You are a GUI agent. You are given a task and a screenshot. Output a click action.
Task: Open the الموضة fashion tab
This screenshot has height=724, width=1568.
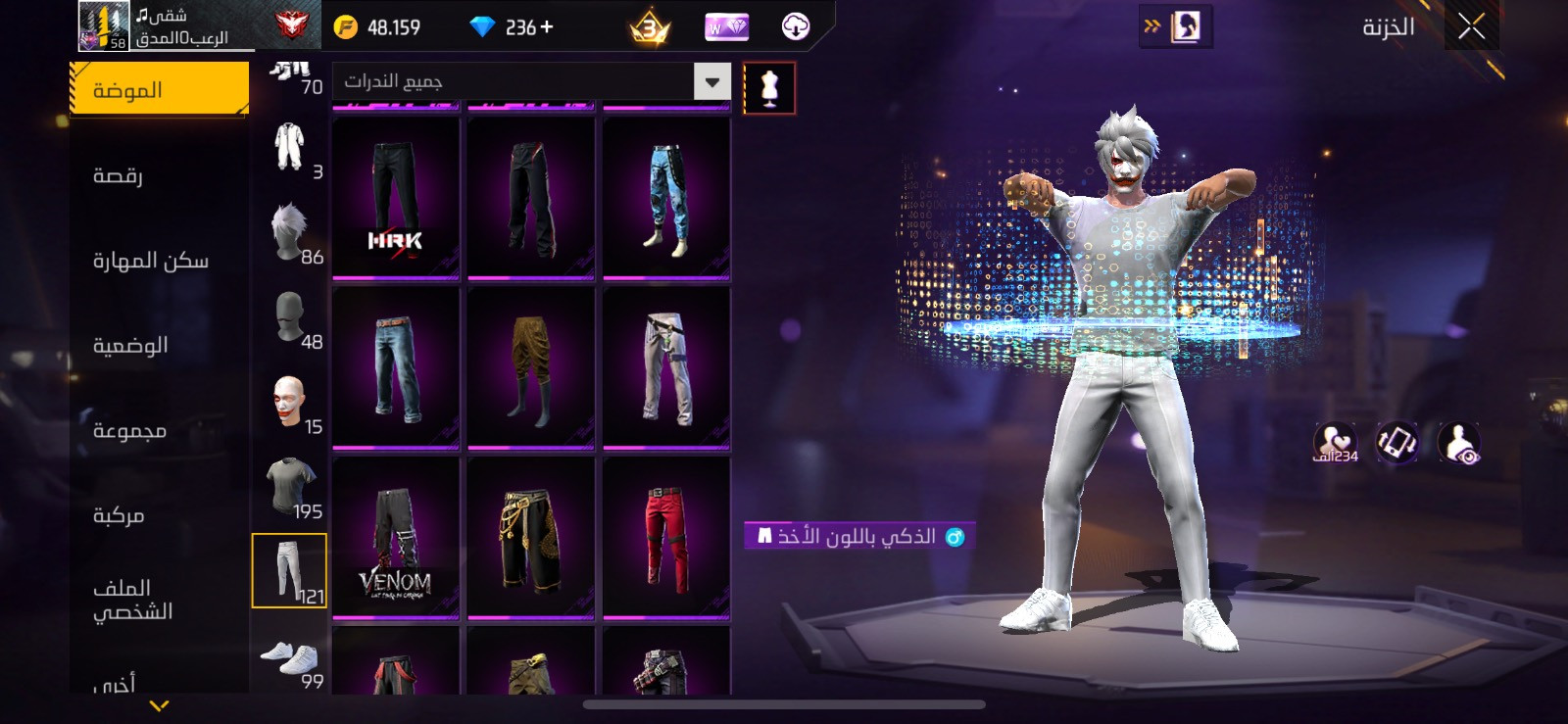point(159,90)
